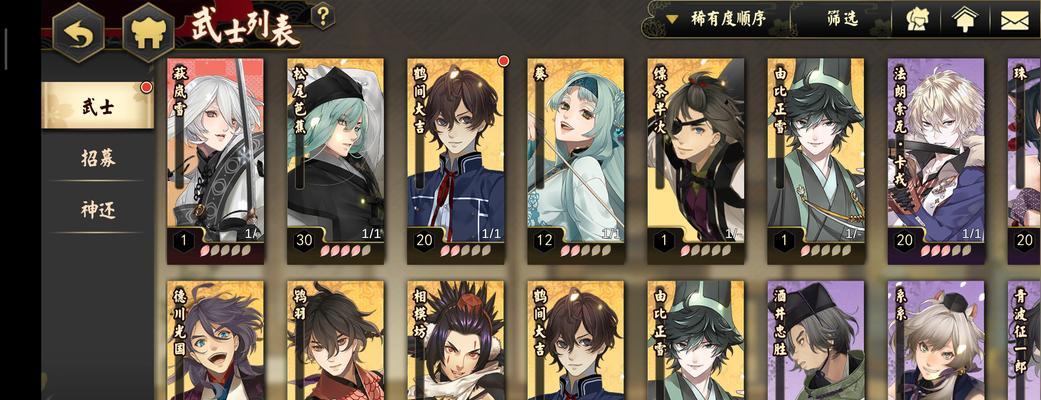The image size is (1041, 400).
Task: Select the 法朗索瓦·卡戎 blond samurai card
Action: [x=935, y=155]
